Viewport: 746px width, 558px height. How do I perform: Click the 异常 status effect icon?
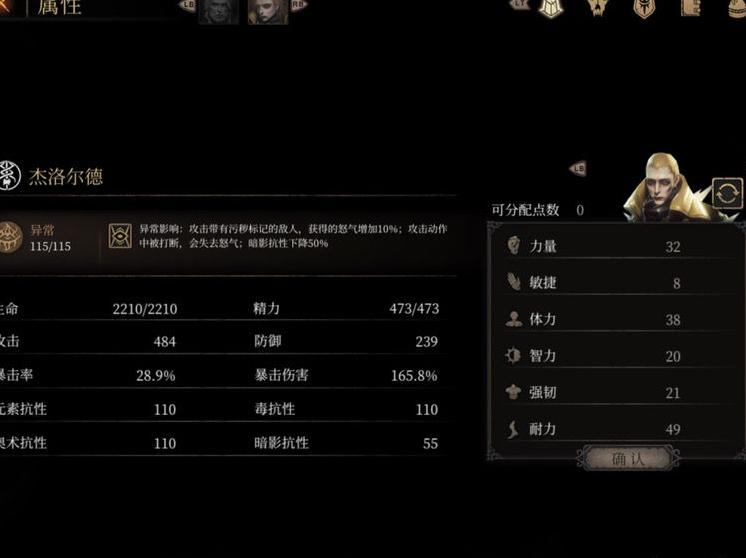click(x=11, y=236)
